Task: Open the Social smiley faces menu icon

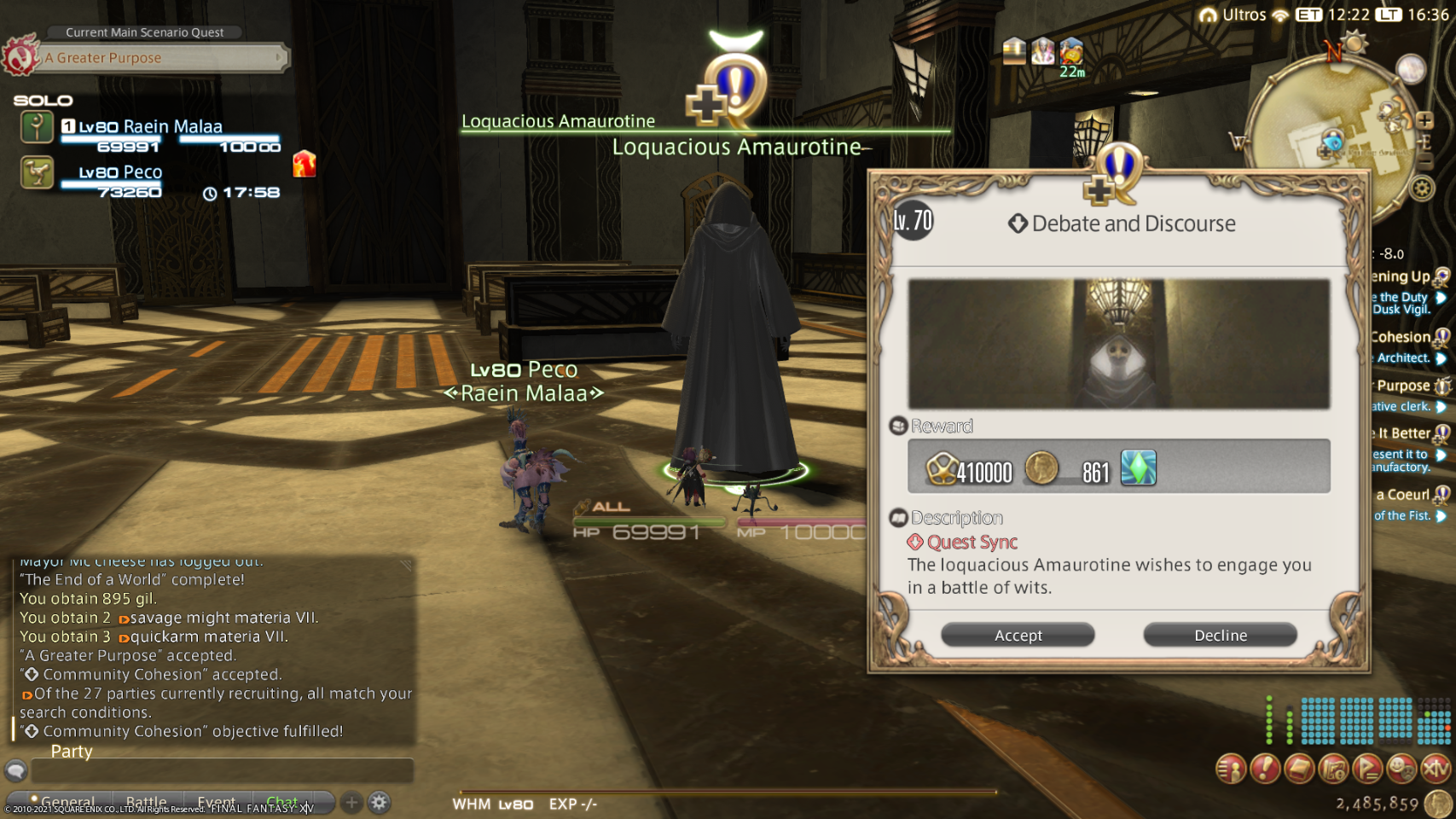Action: [x=1401, y=769]
